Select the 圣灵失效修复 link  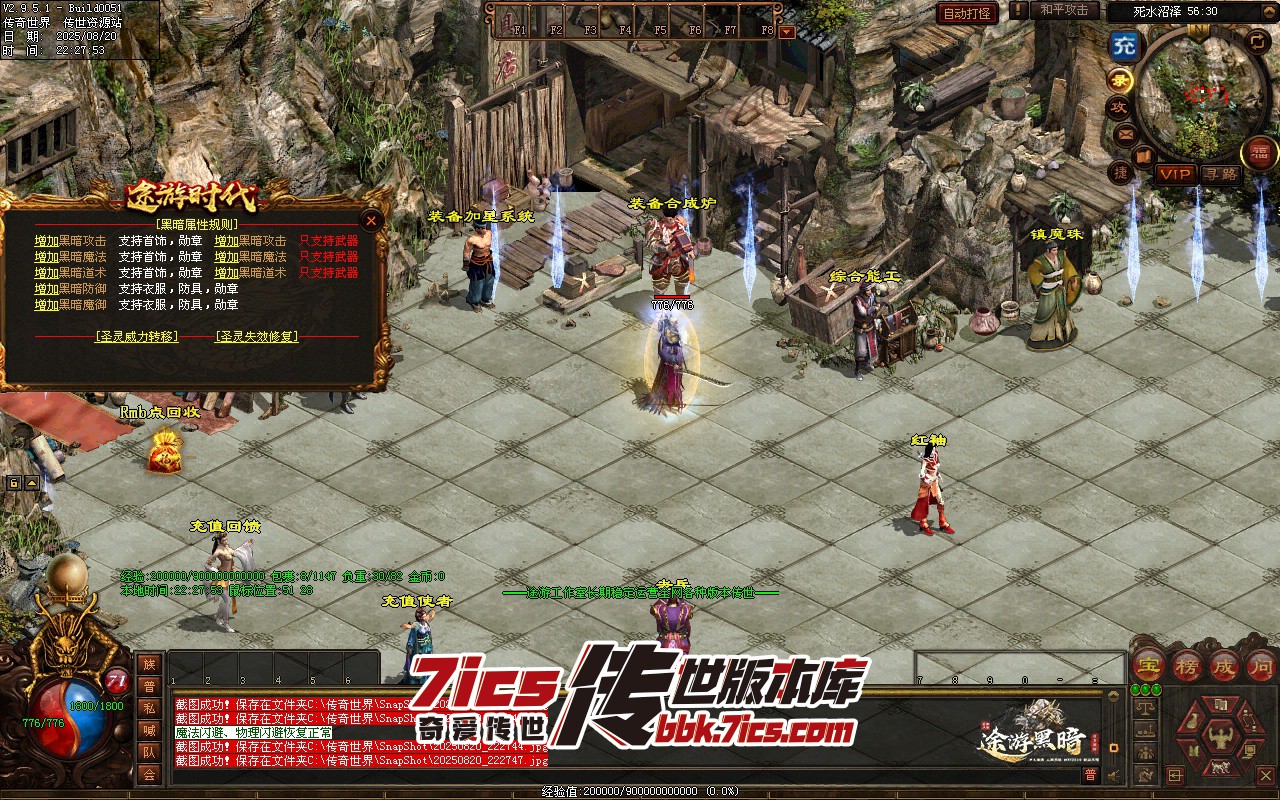click(257, 337)
